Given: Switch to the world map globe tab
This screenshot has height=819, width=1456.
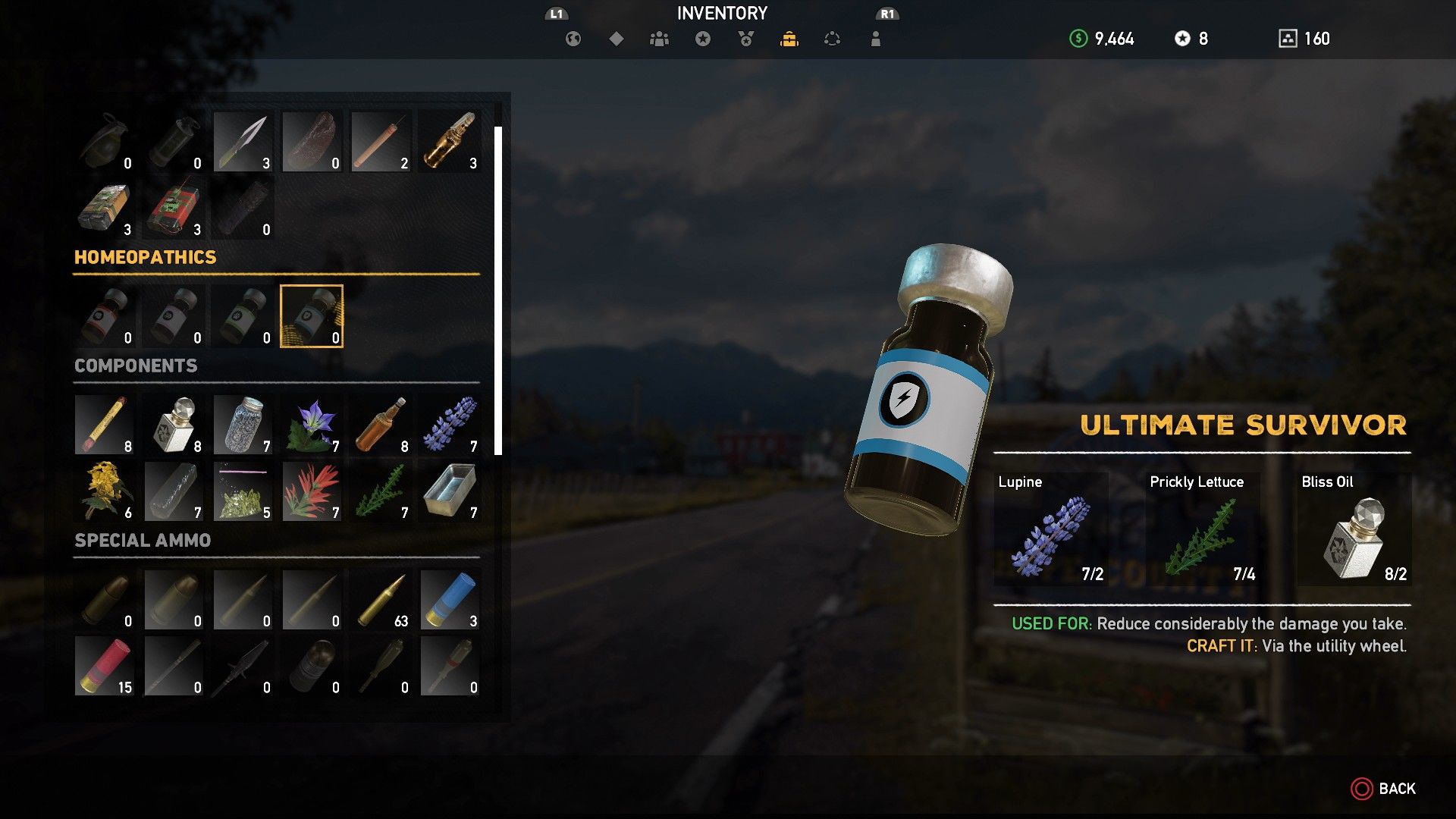Looking at the screenshot, I should (x=573, y=39).
